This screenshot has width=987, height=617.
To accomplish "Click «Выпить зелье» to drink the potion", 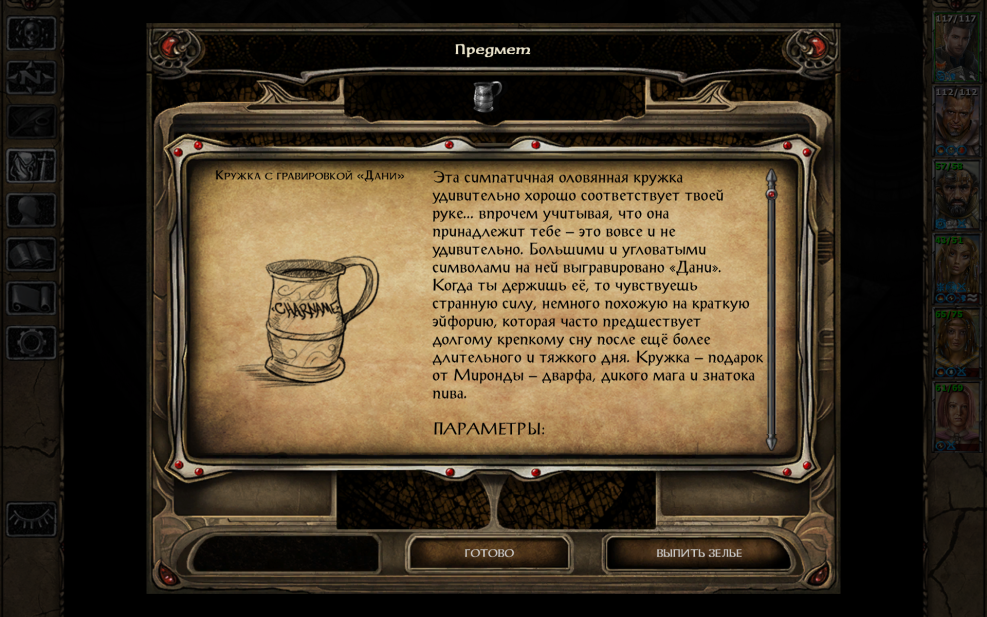I will coord(699,553).
